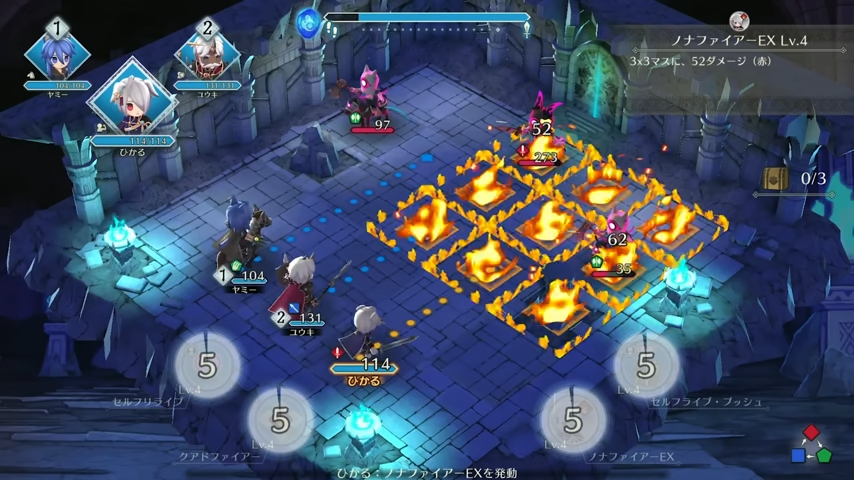Use the ノナファイアーEX skill button

pos(573,420)
